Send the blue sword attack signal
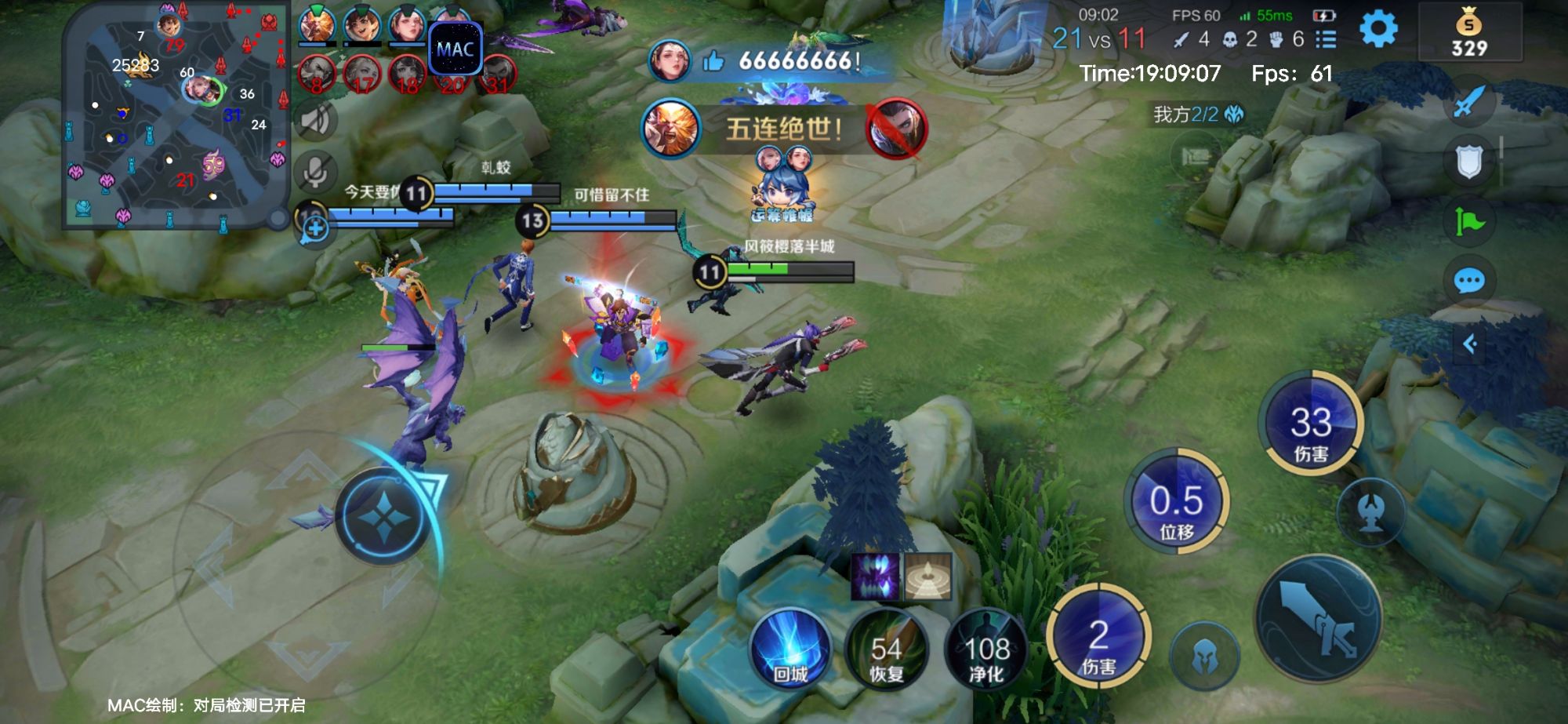The image size is (1568, 724). 1468,103
